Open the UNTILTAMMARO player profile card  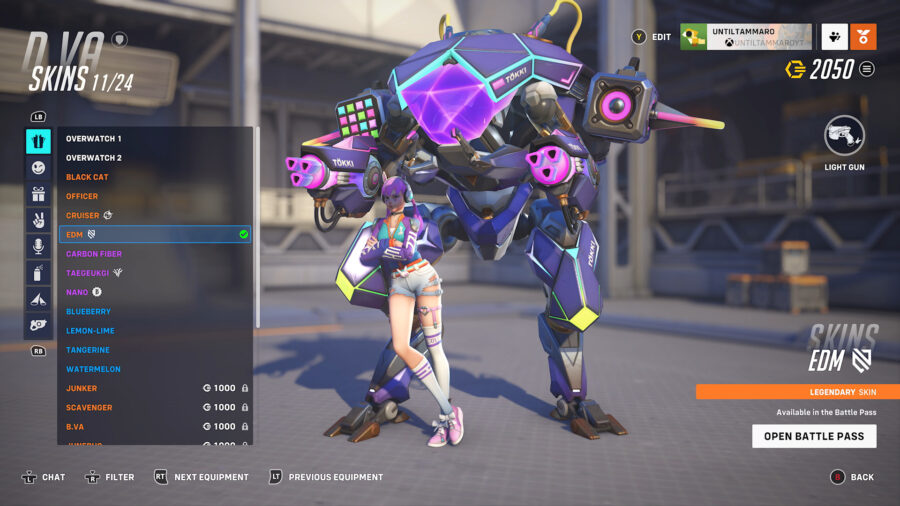(x=746, y=37)
